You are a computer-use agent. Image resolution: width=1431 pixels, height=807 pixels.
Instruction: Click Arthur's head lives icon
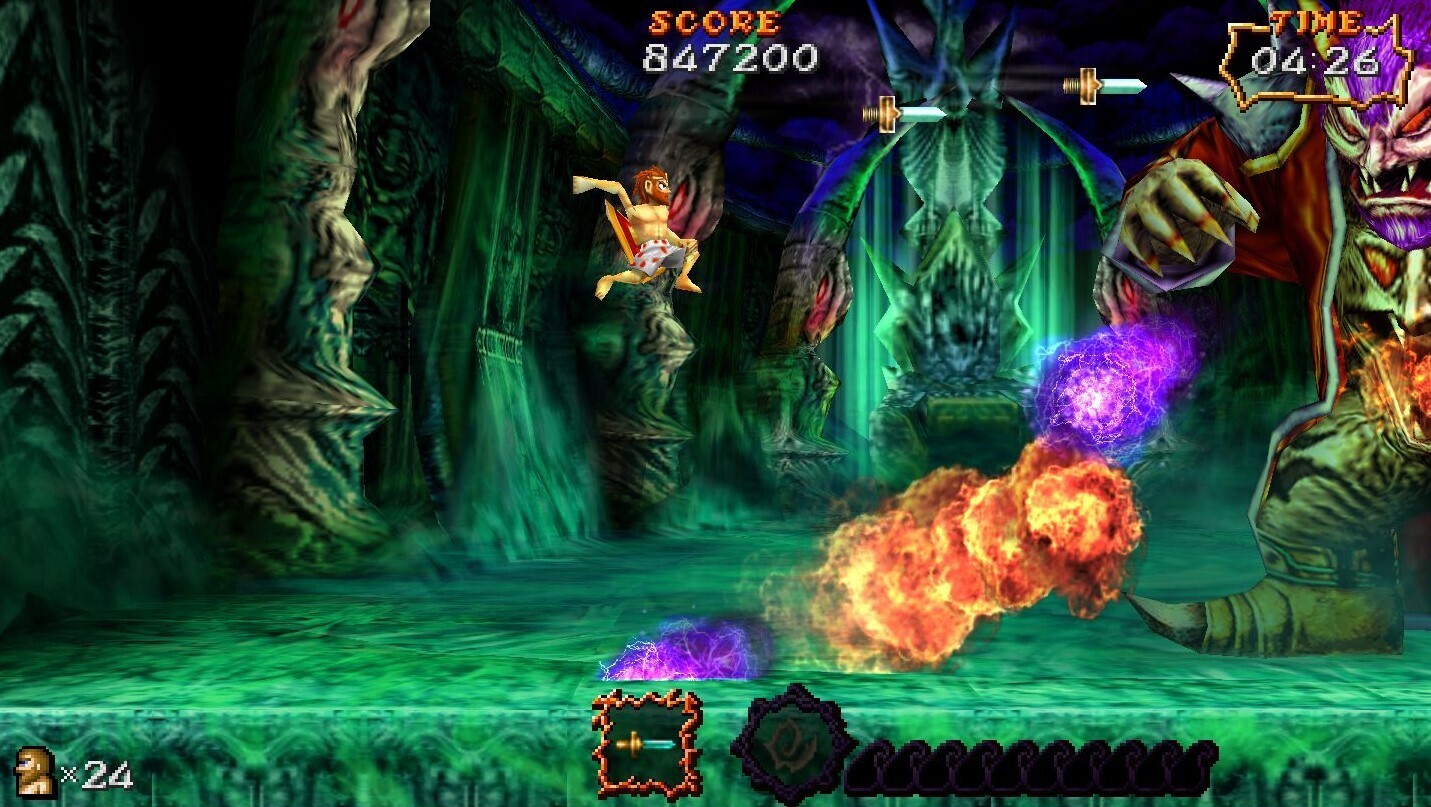[x=36, y=772]
